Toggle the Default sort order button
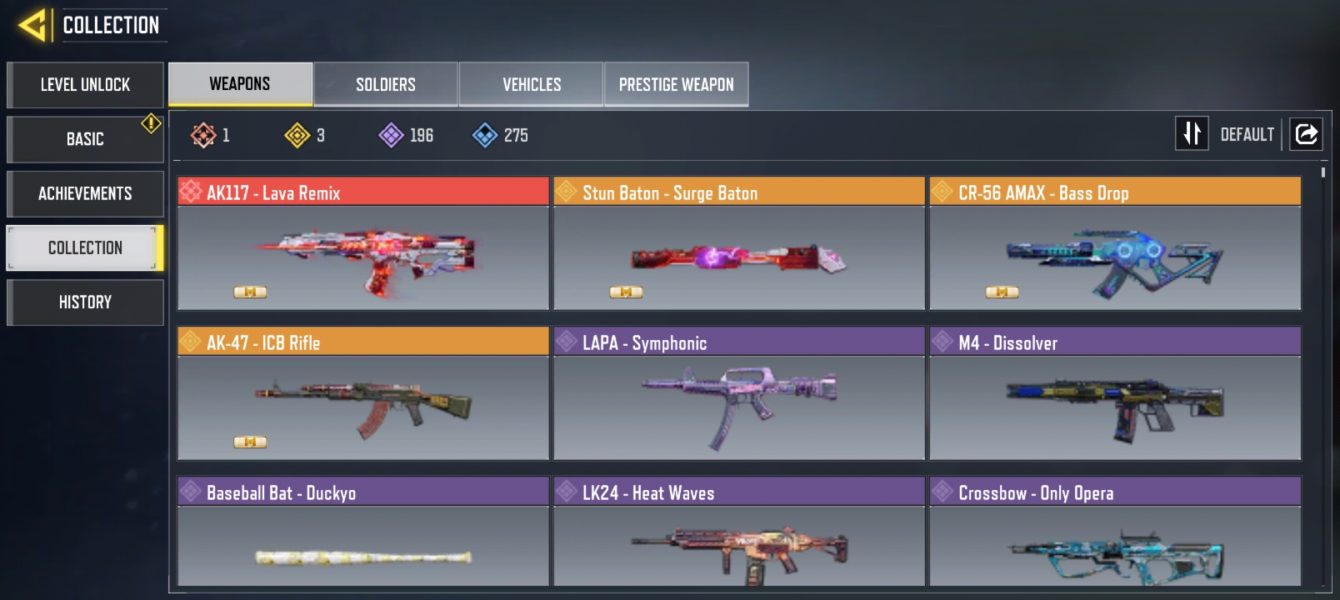 click(1192, 134)
